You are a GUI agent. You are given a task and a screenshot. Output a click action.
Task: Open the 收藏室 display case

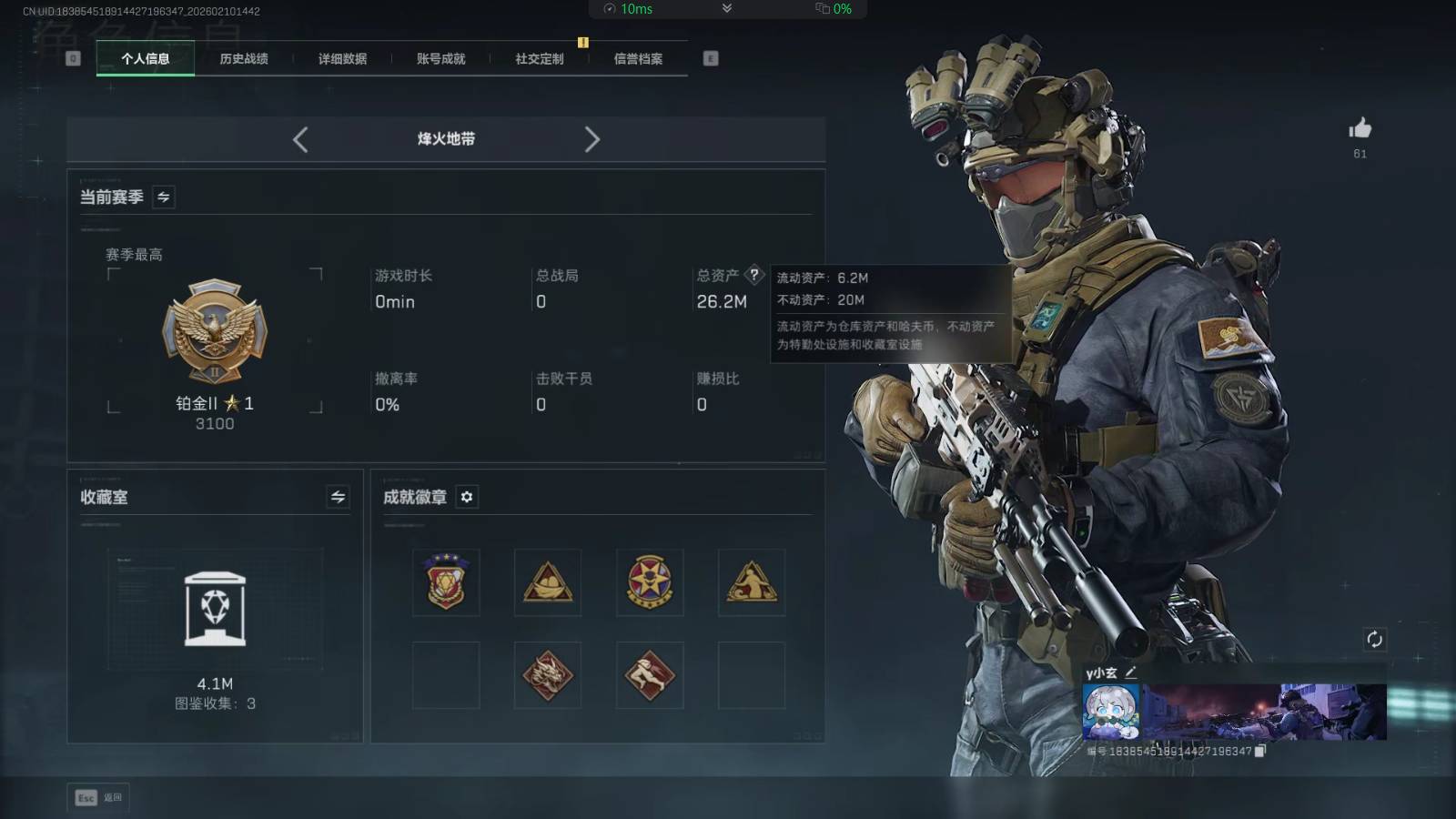coord(215,610)
